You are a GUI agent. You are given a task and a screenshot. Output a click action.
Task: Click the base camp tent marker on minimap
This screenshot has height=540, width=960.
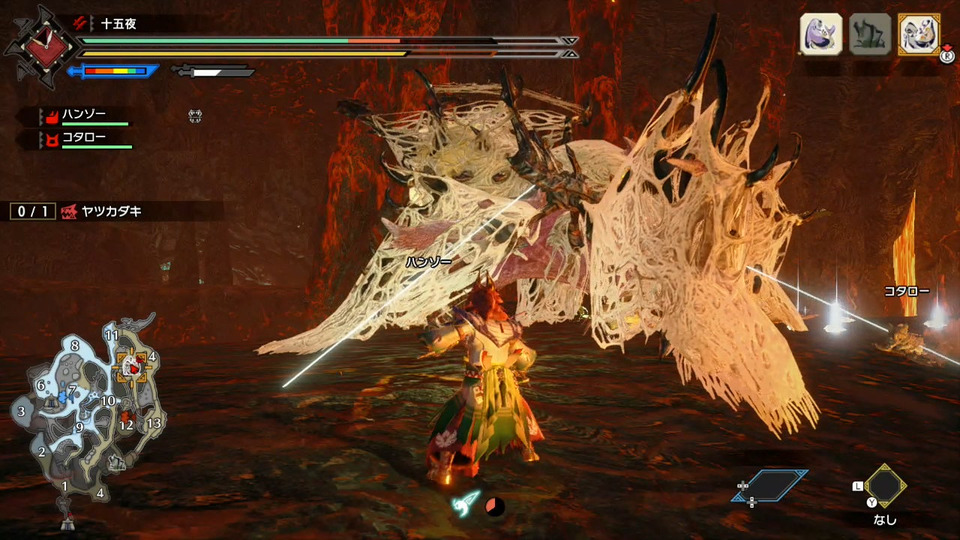click(x=67, y=522)
